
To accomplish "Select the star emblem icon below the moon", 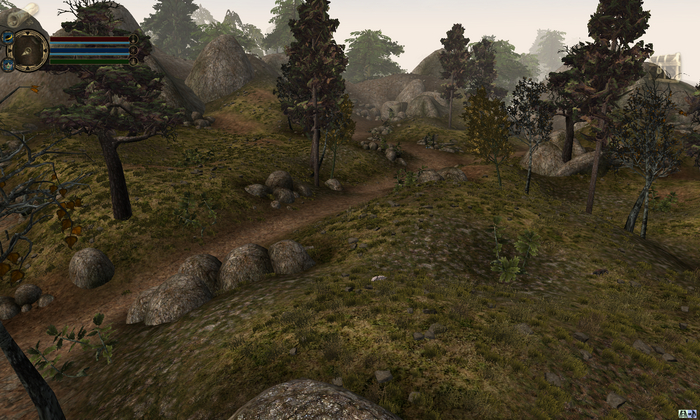I will click(x=8, y=64).
